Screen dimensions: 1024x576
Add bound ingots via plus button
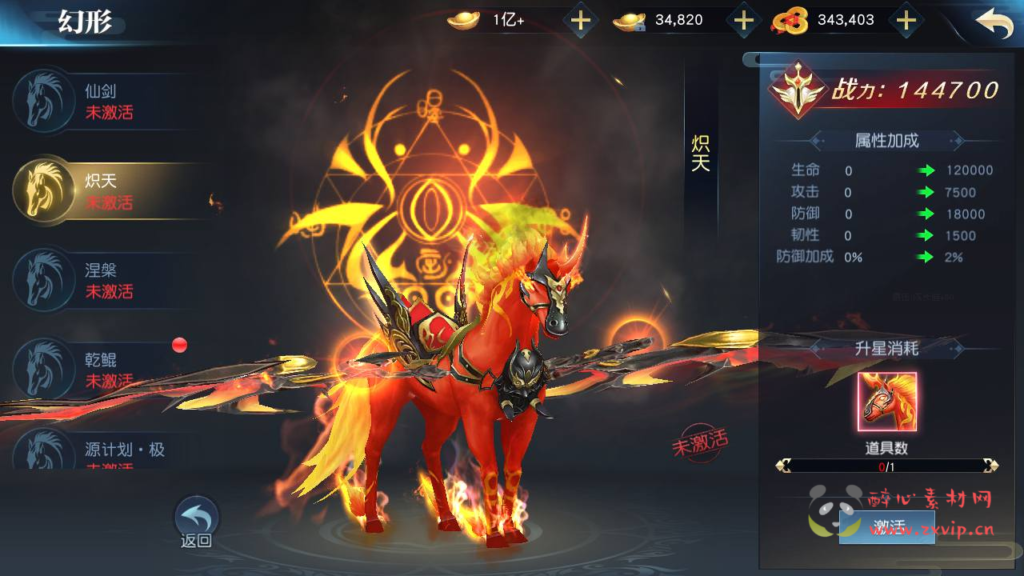[x=743, y=20]
